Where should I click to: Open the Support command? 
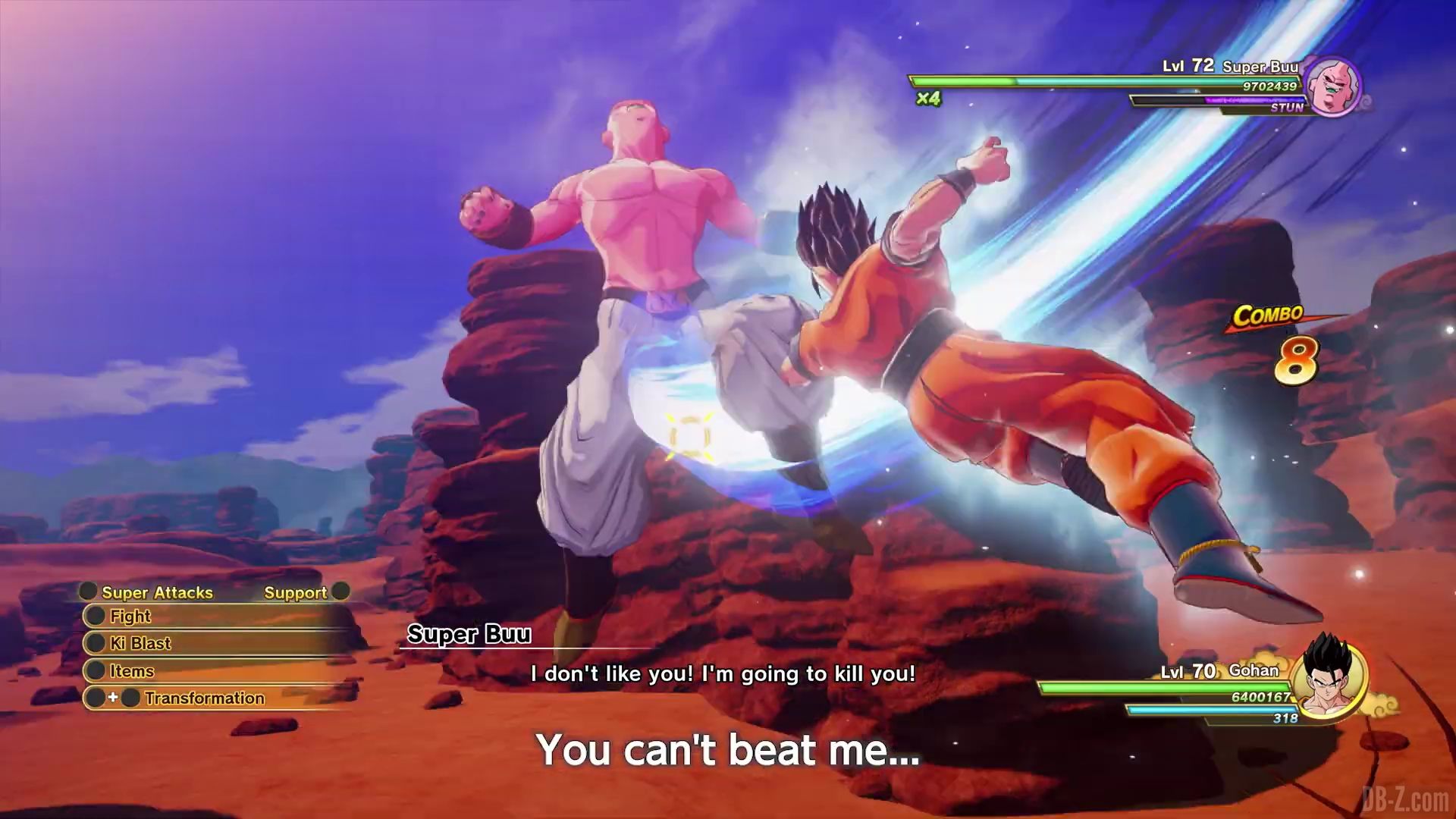pyautogui.click(x=295, y=592)
